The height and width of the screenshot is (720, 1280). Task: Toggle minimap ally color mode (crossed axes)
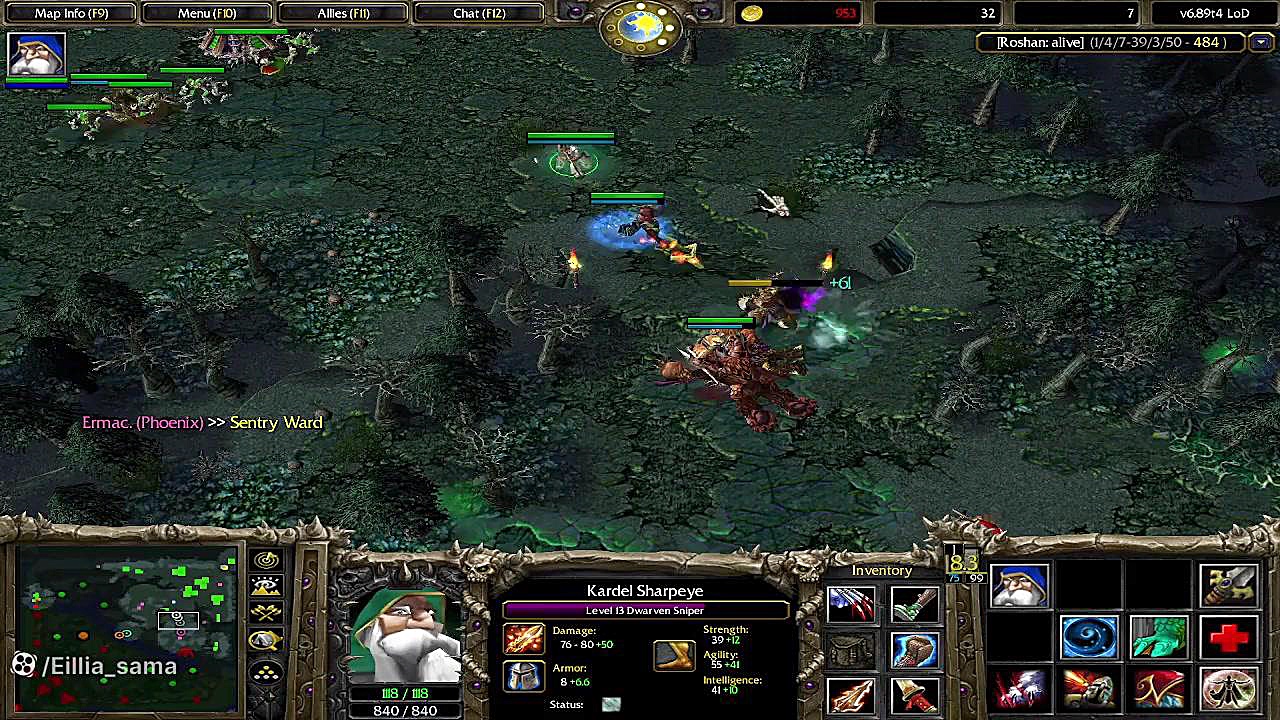tap(266, 613)
